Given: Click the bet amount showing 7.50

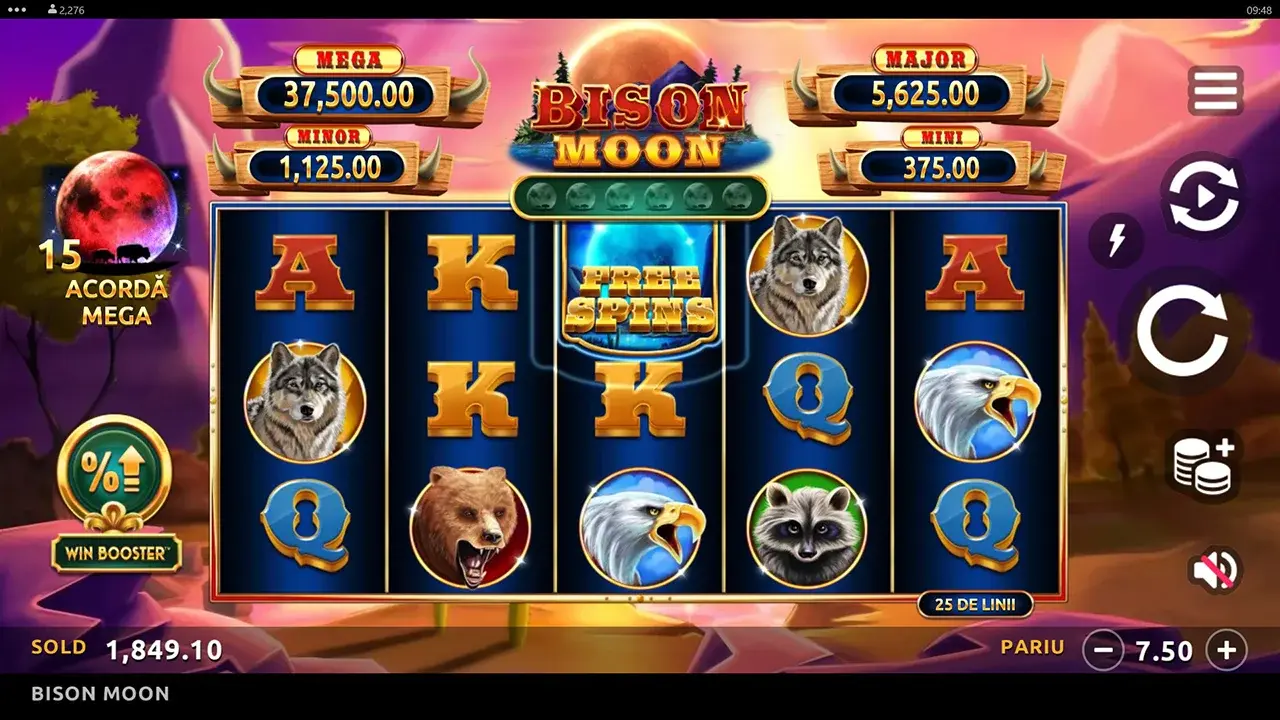Looking at the screenshot, I should coord(1163,651).
